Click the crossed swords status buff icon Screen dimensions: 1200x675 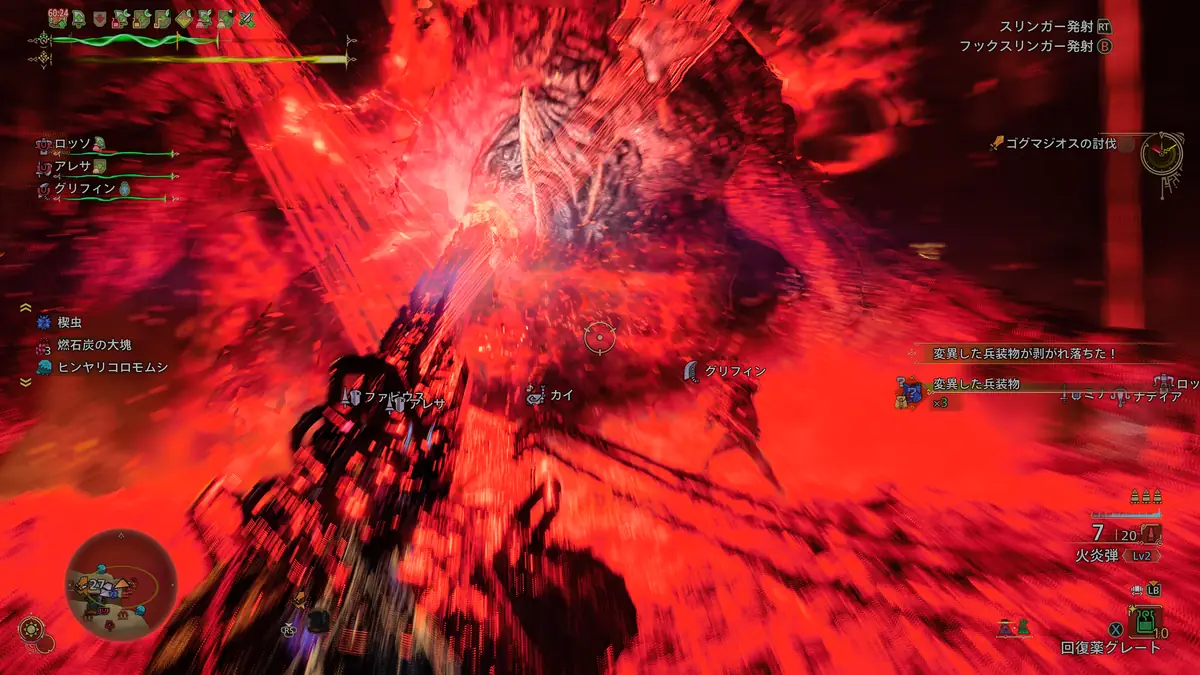(247, 19)
